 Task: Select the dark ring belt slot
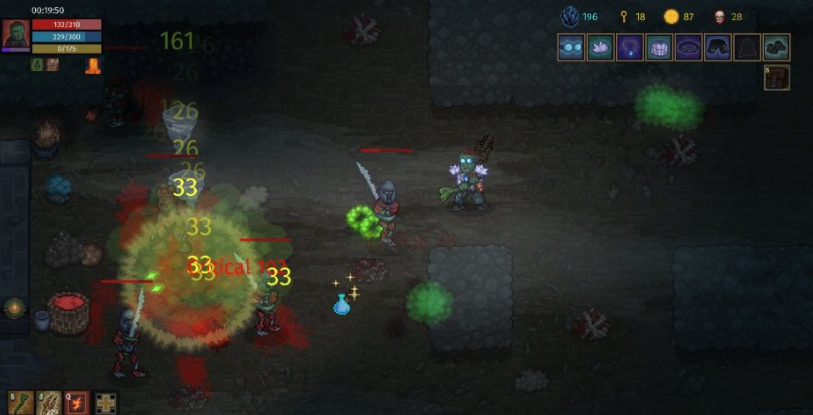688,47
